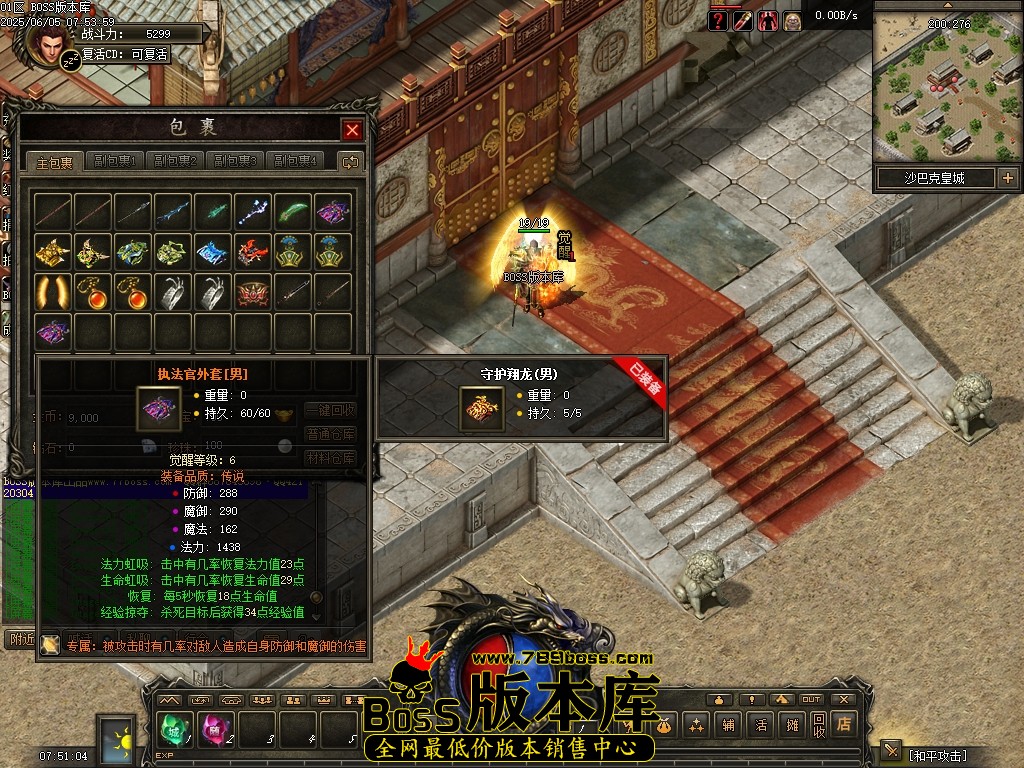
Task: Select the red and orange armor slot
Action: [x=253, y=251]
